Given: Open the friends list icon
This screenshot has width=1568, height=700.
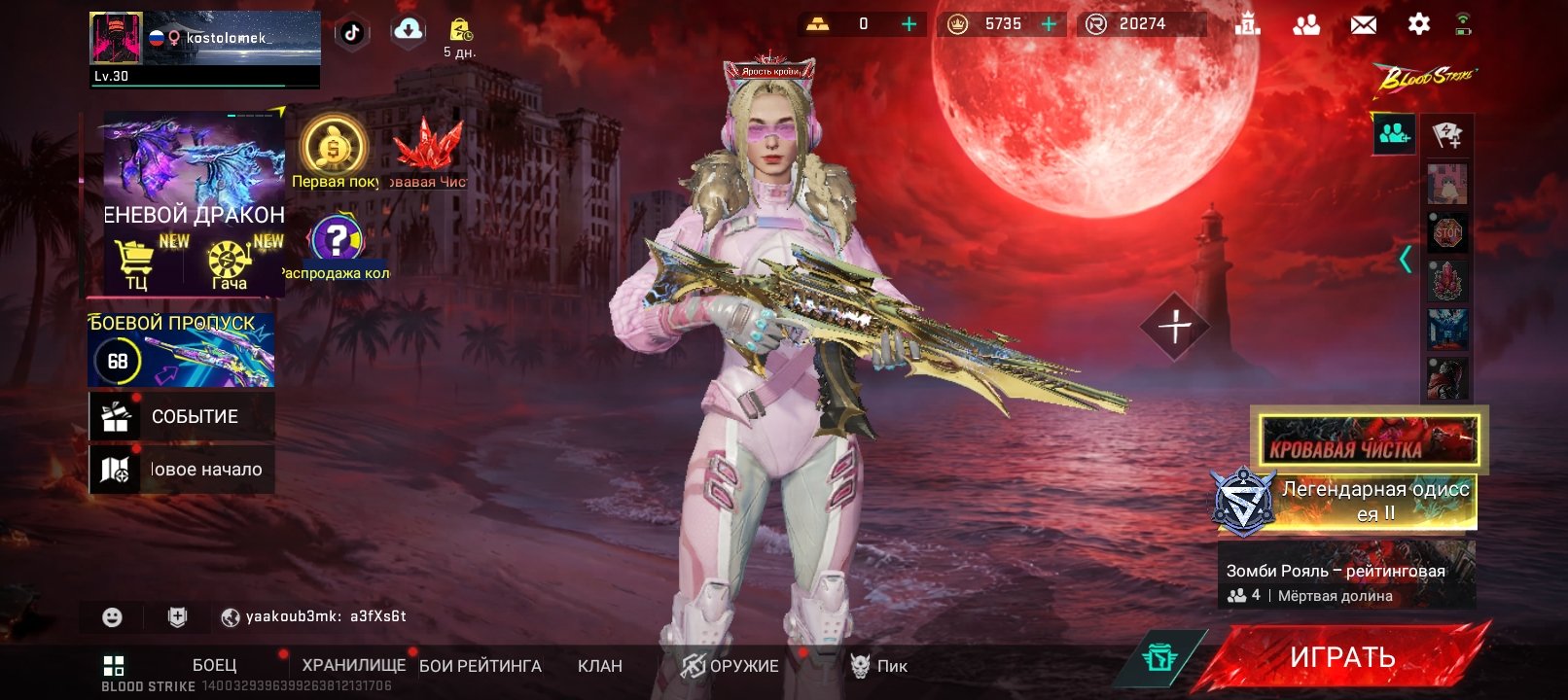Looking at the screenshot, I should pyautogui.click(x=1305, y=24).
